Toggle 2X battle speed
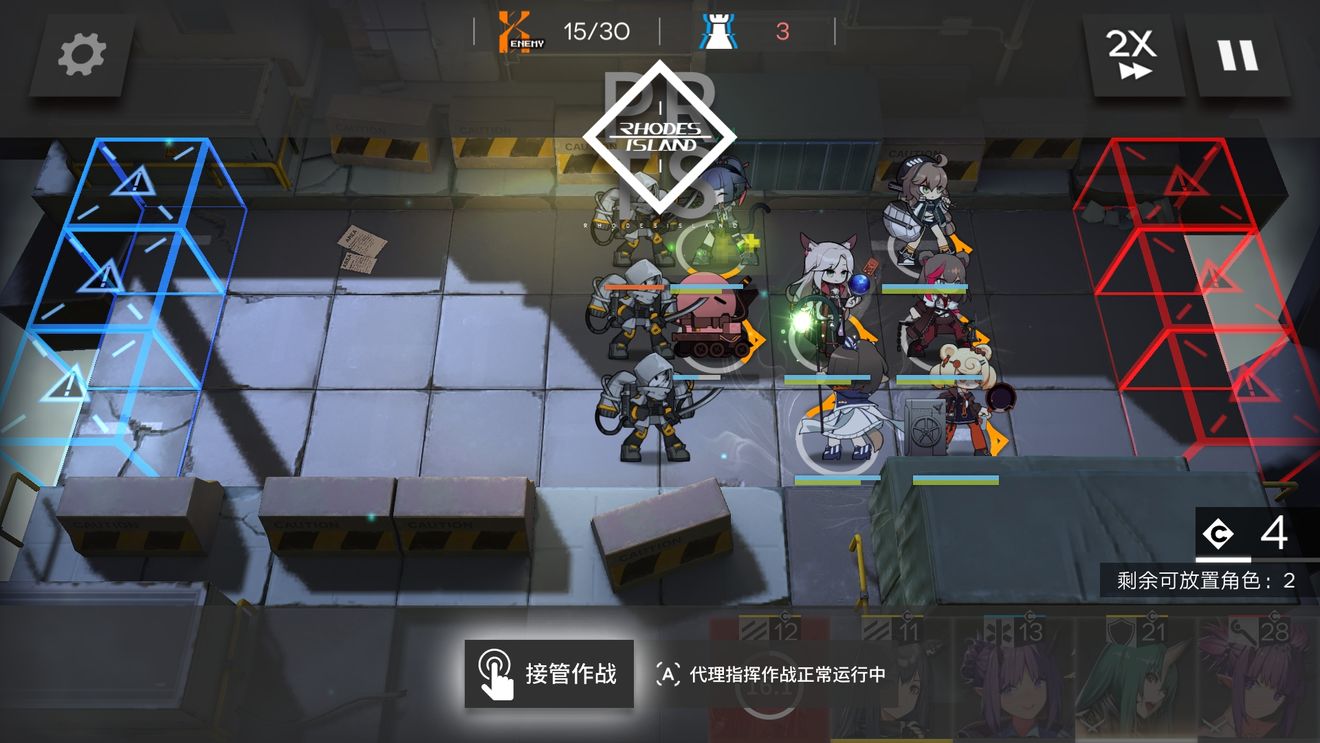 (x=1133, y=55)
